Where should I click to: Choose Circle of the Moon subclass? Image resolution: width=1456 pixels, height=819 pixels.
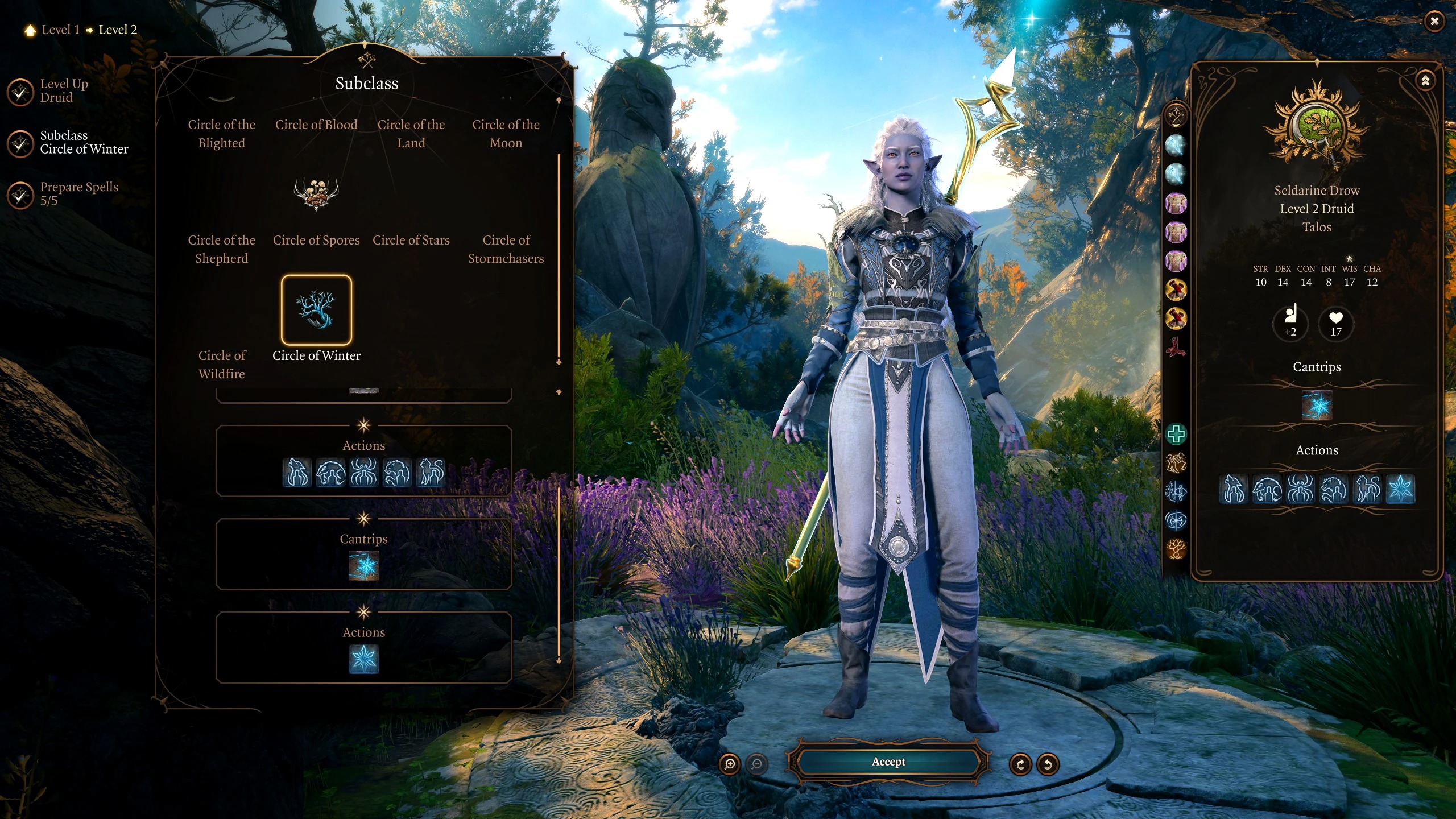point(506,134)
